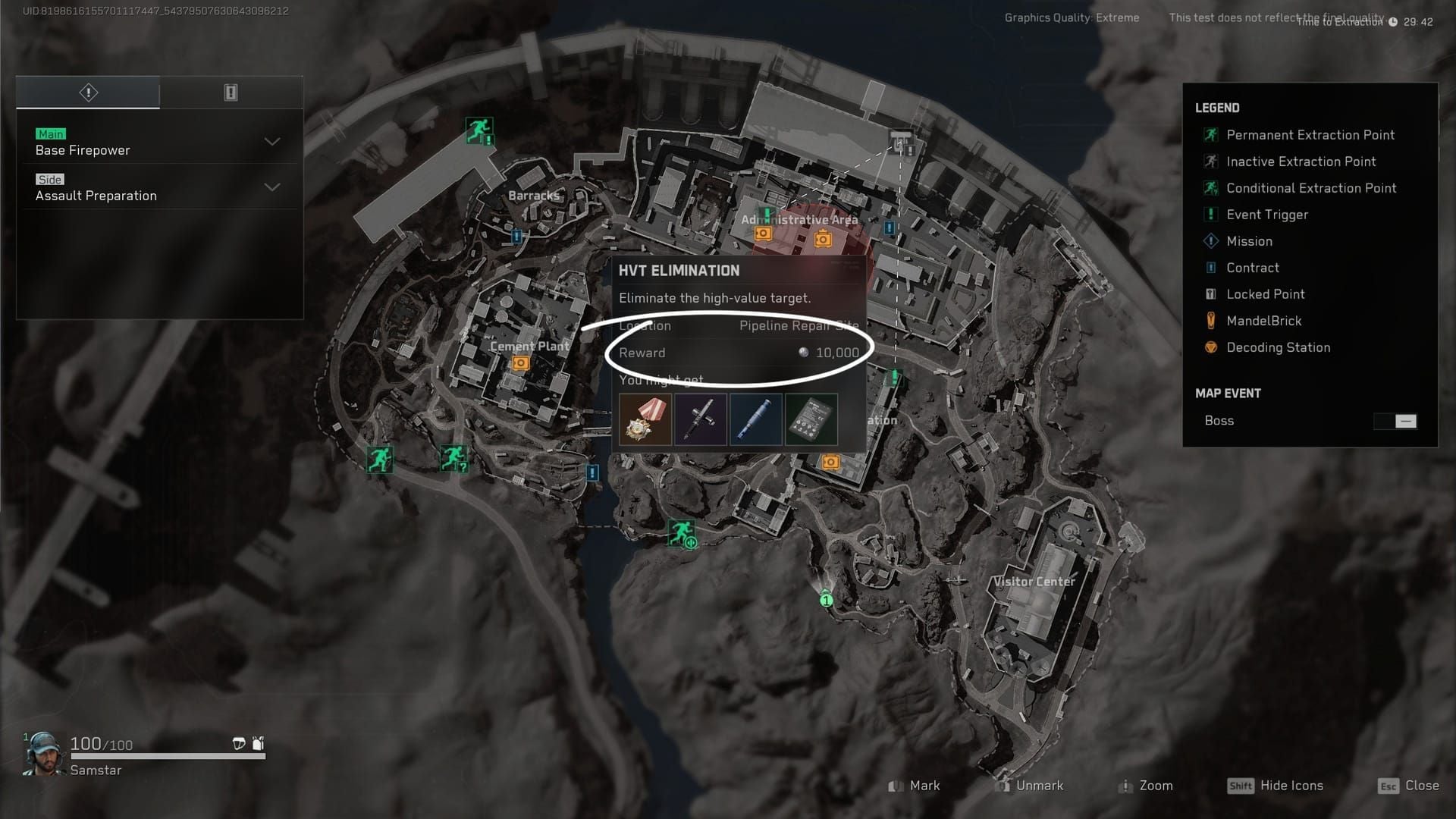This screenshot has width=1456, height=819.
Task: Switch to the contracts tab in mission panel
Action: coord(231,92)
